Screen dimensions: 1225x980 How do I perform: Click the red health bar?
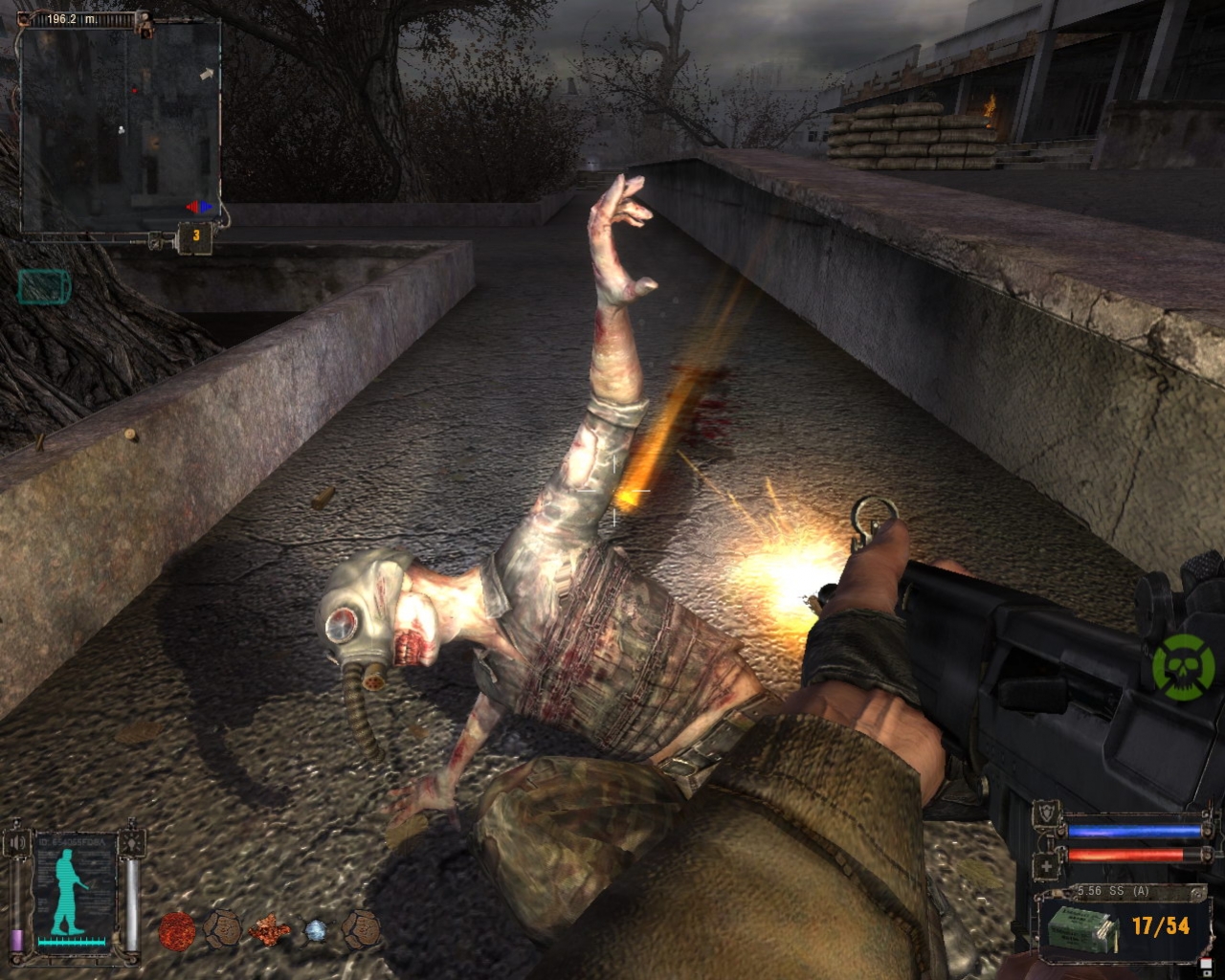click(x=1125, y=854)
